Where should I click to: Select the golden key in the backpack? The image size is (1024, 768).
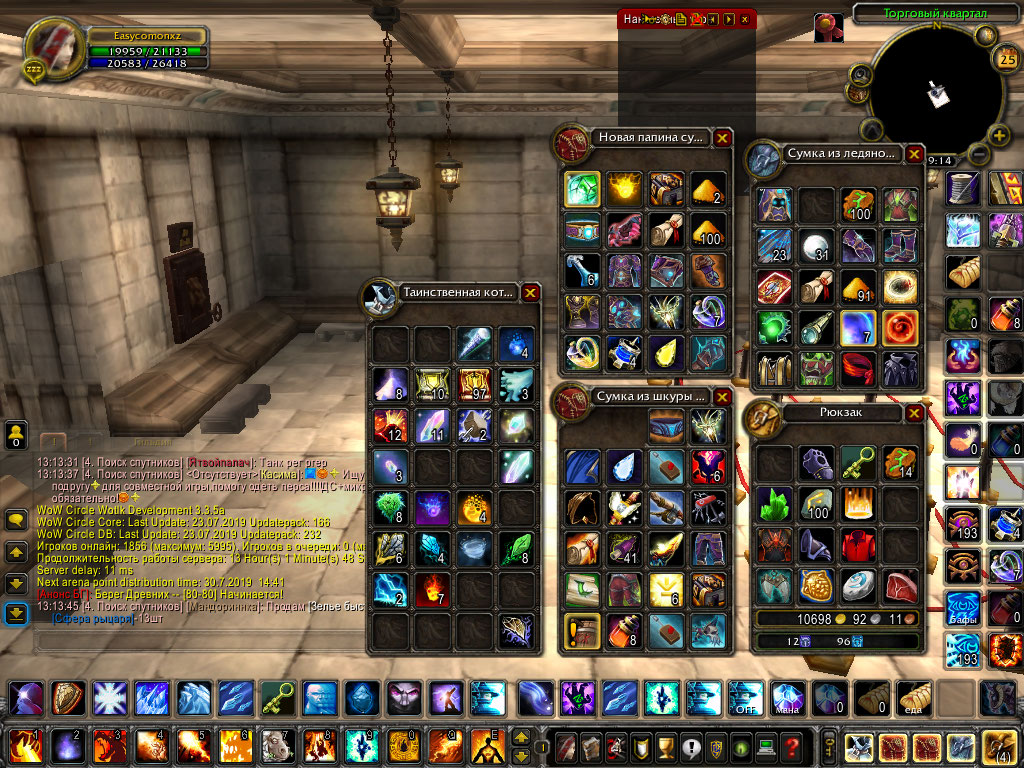point(858,463)
